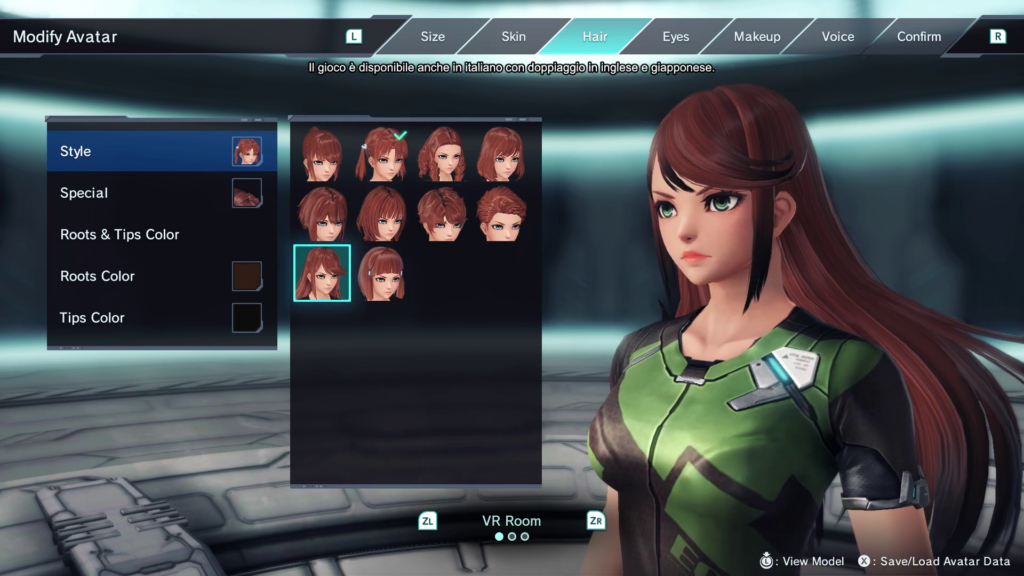1024x576 pixels.
Task: Choose the high ponytail hairstyle
Action: [x=322, y=154]
